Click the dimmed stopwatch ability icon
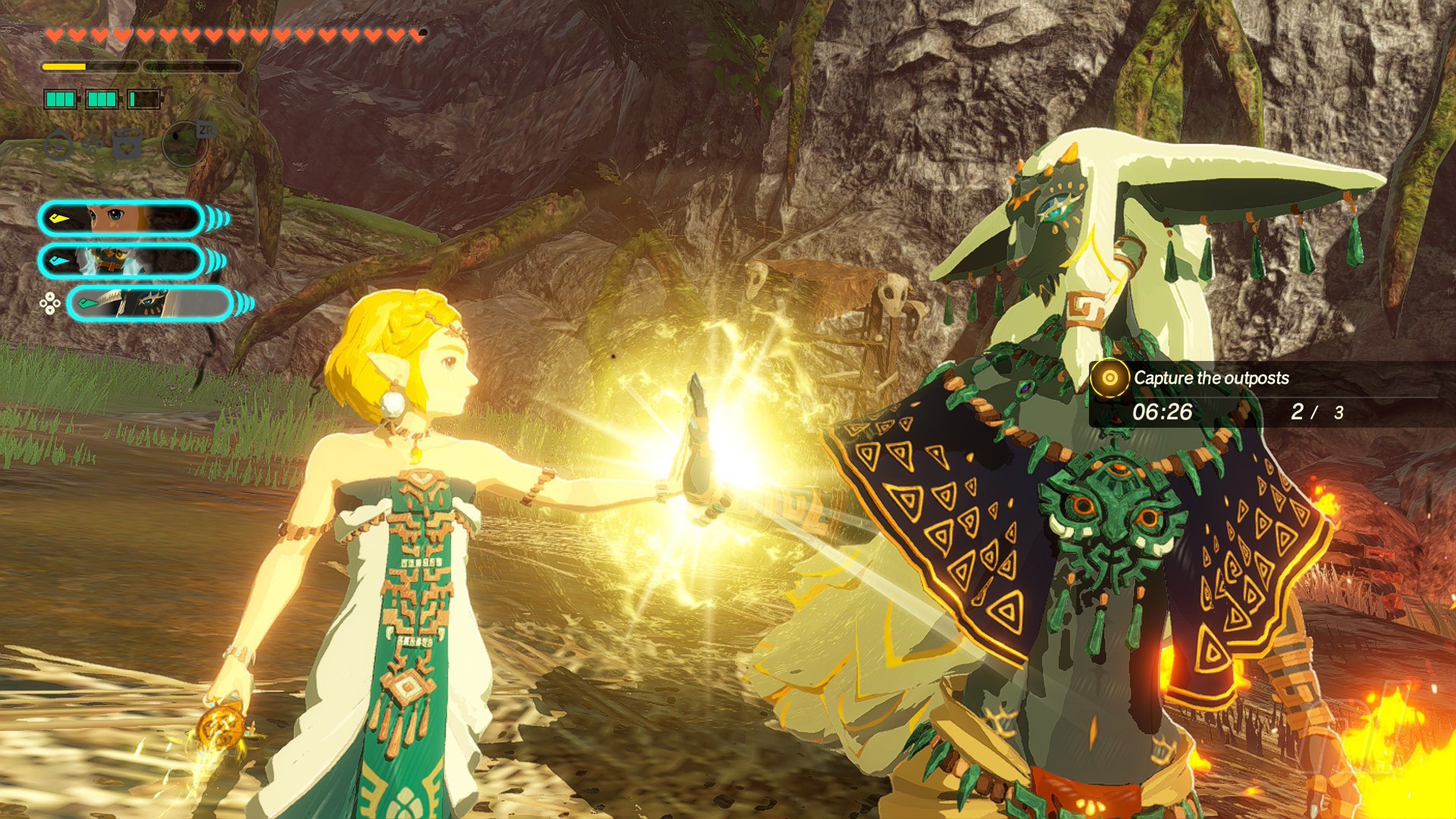The image size is (1456, 819). [x=58, y=145]
